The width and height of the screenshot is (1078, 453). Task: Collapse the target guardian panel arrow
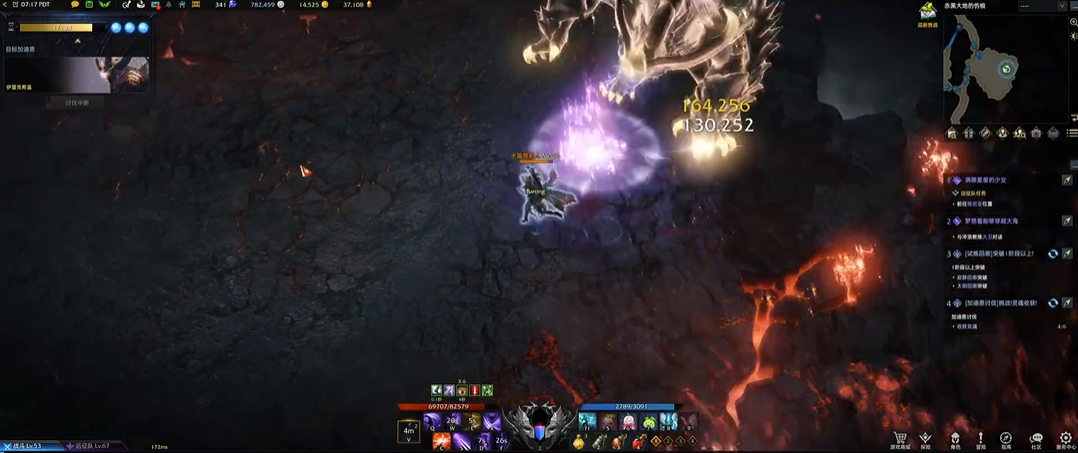coord(77,41)
